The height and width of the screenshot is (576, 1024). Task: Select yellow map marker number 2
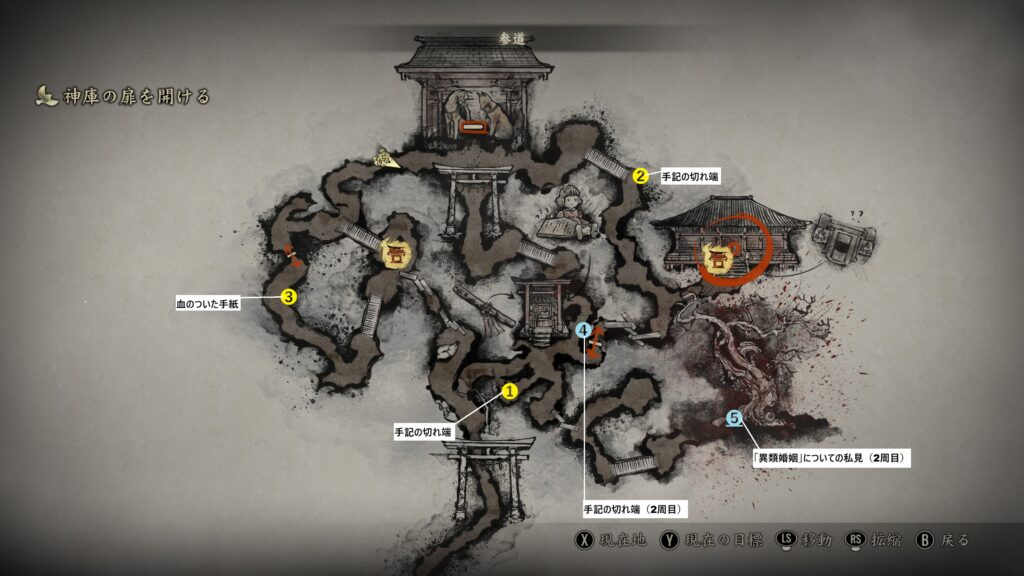click(x=640, y=175)
